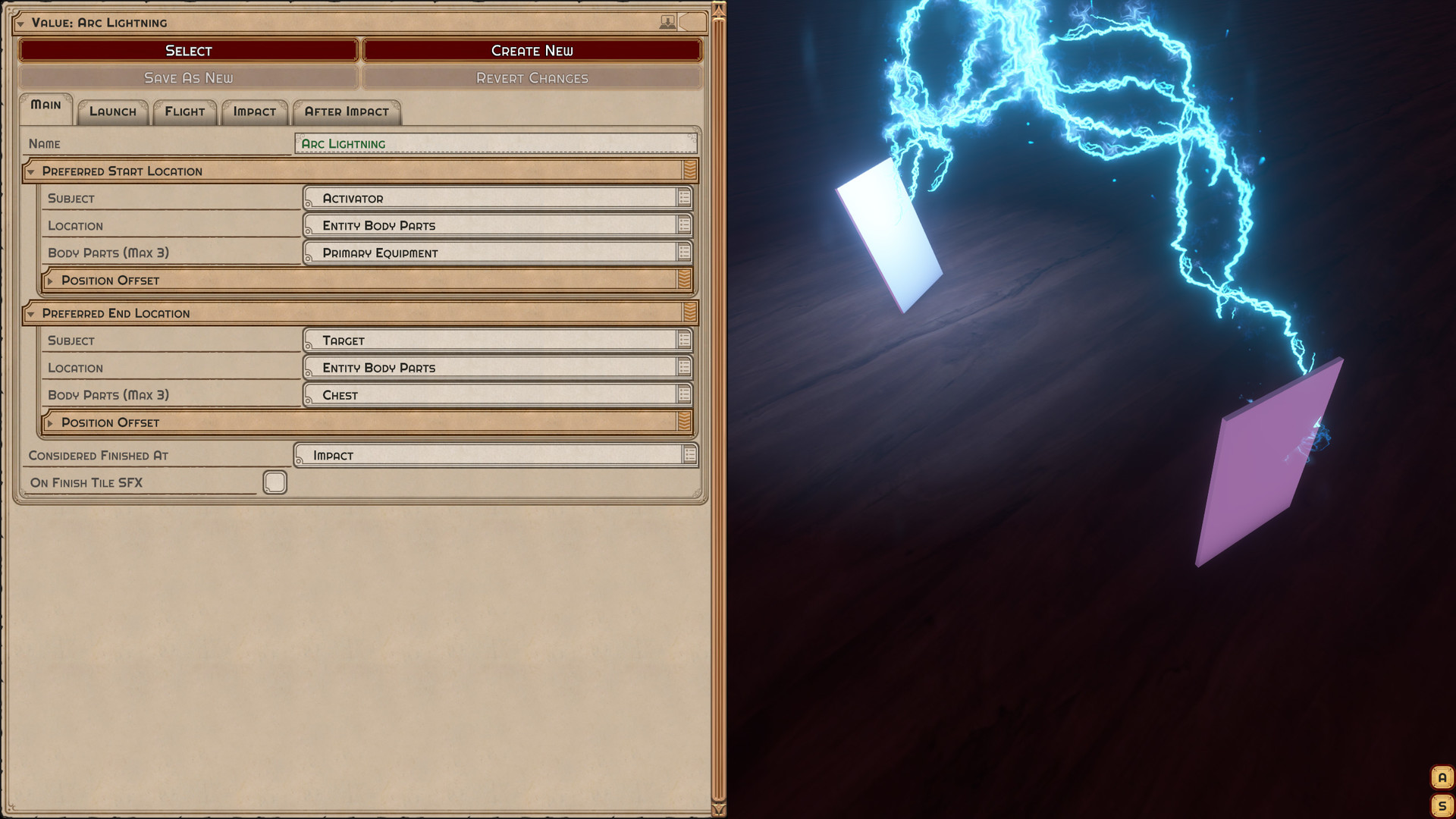Collapse the Preferred End Location section

point(30,313)
